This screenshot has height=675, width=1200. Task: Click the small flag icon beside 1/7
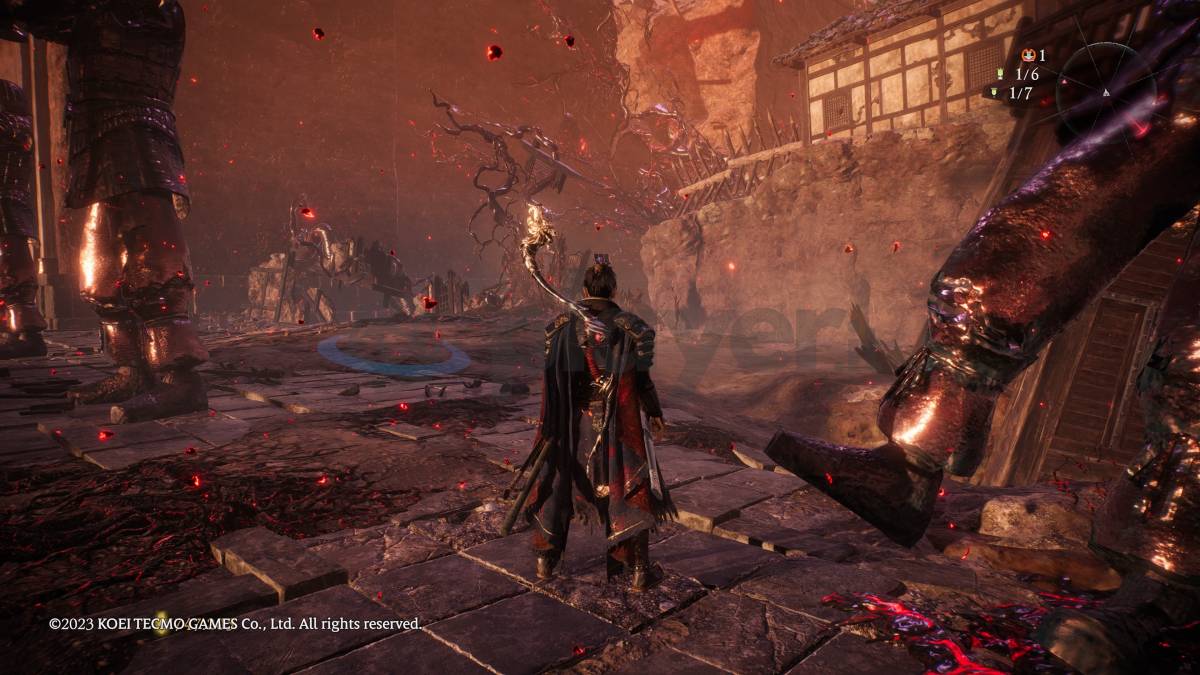pyautogui.click(x=994, y=92)
